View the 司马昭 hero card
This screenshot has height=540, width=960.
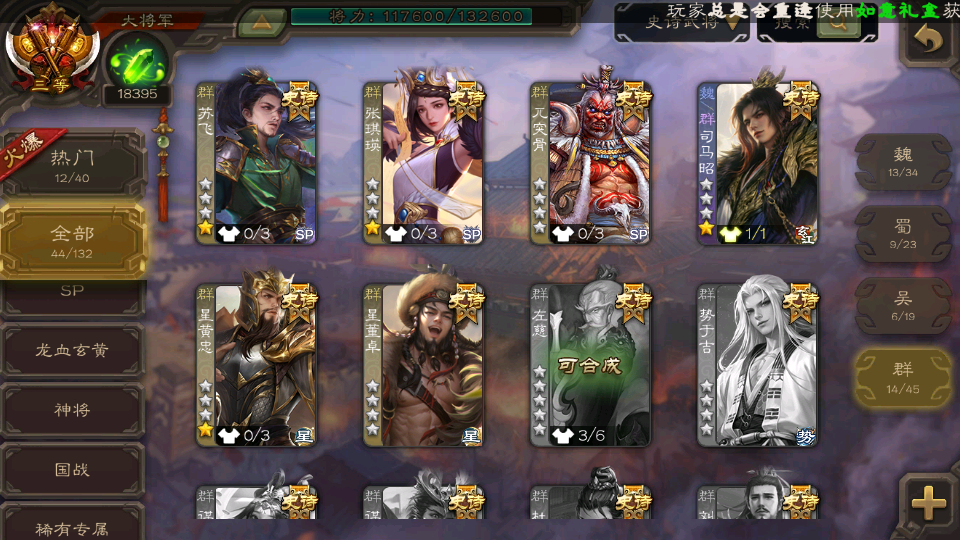tap(758, 162)
